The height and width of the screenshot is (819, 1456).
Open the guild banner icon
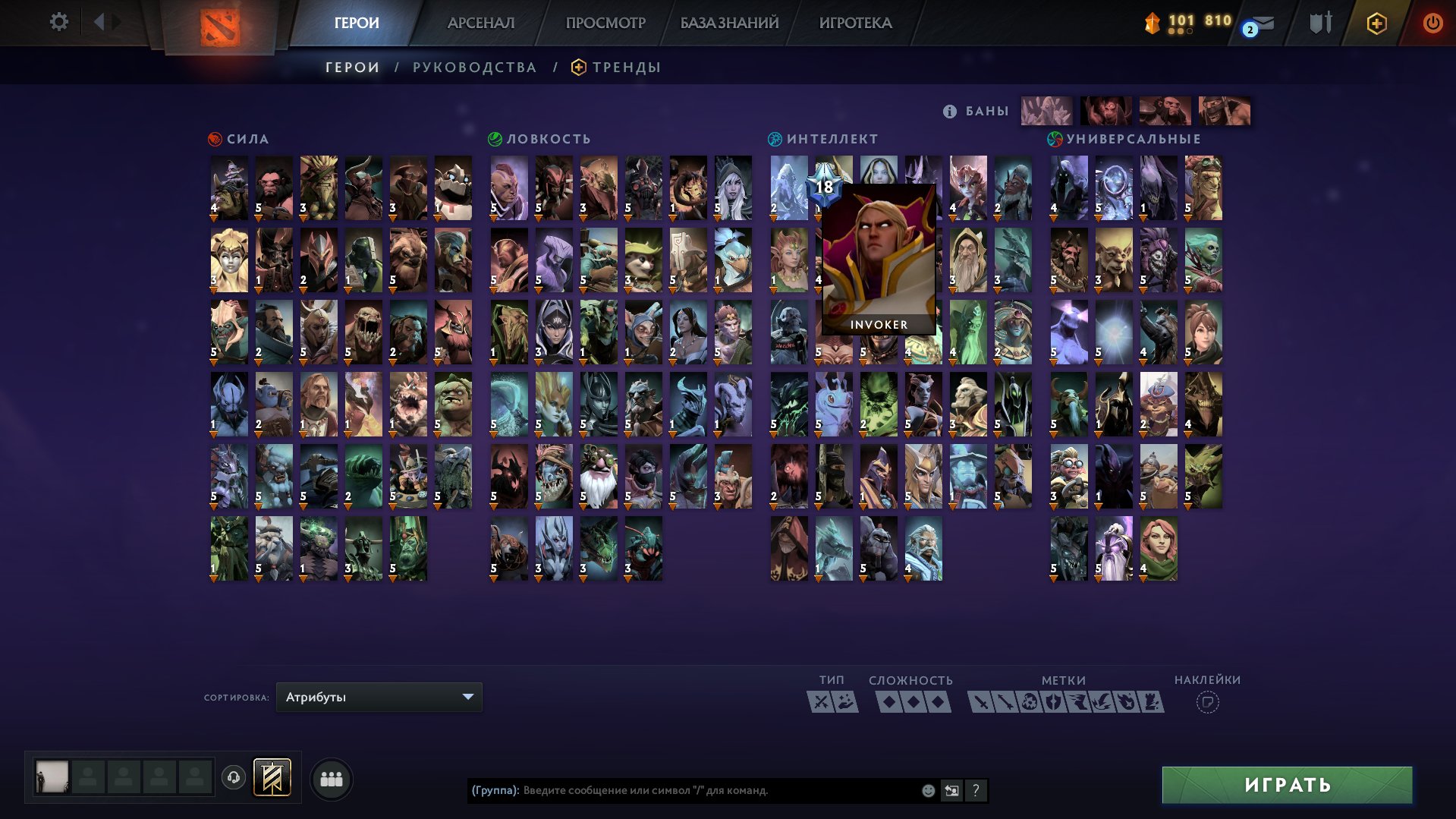[x=272, y=778]
